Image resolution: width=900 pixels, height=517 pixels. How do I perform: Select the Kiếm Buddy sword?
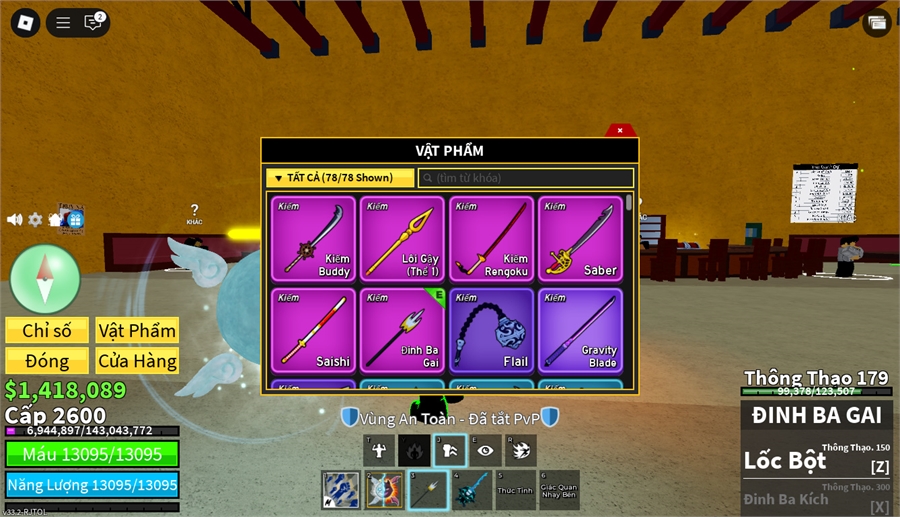click(x=313, y=239)
